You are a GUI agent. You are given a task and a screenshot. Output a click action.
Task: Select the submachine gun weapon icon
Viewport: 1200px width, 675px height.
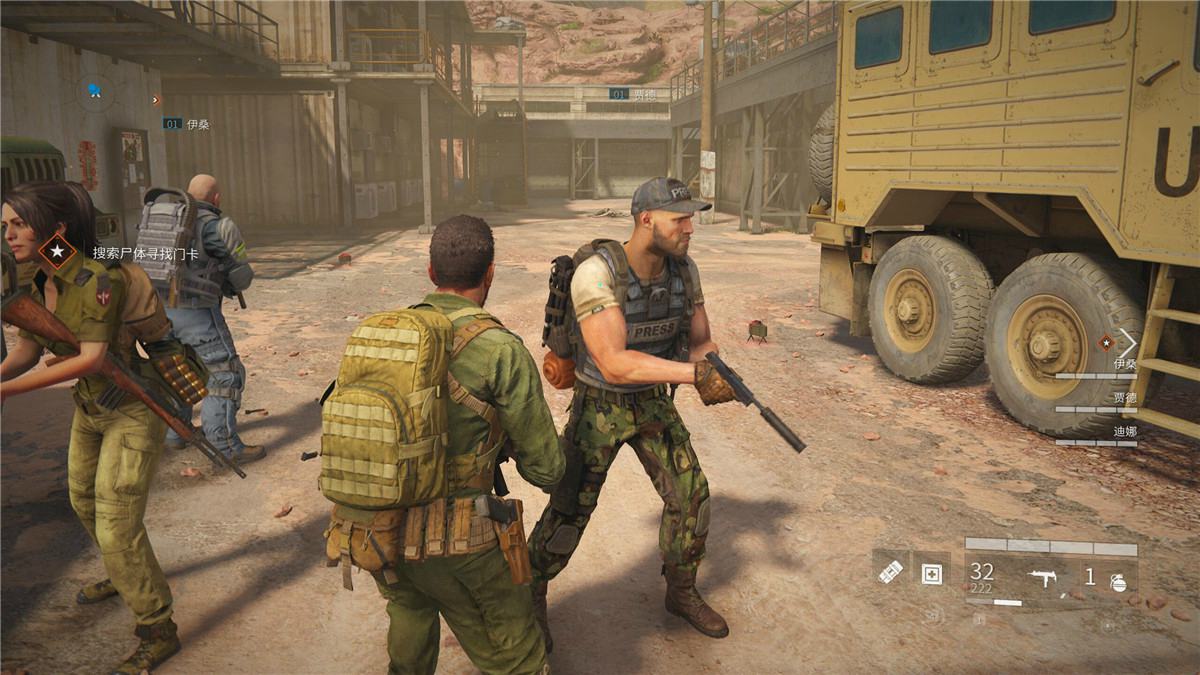coord(1044,577)
